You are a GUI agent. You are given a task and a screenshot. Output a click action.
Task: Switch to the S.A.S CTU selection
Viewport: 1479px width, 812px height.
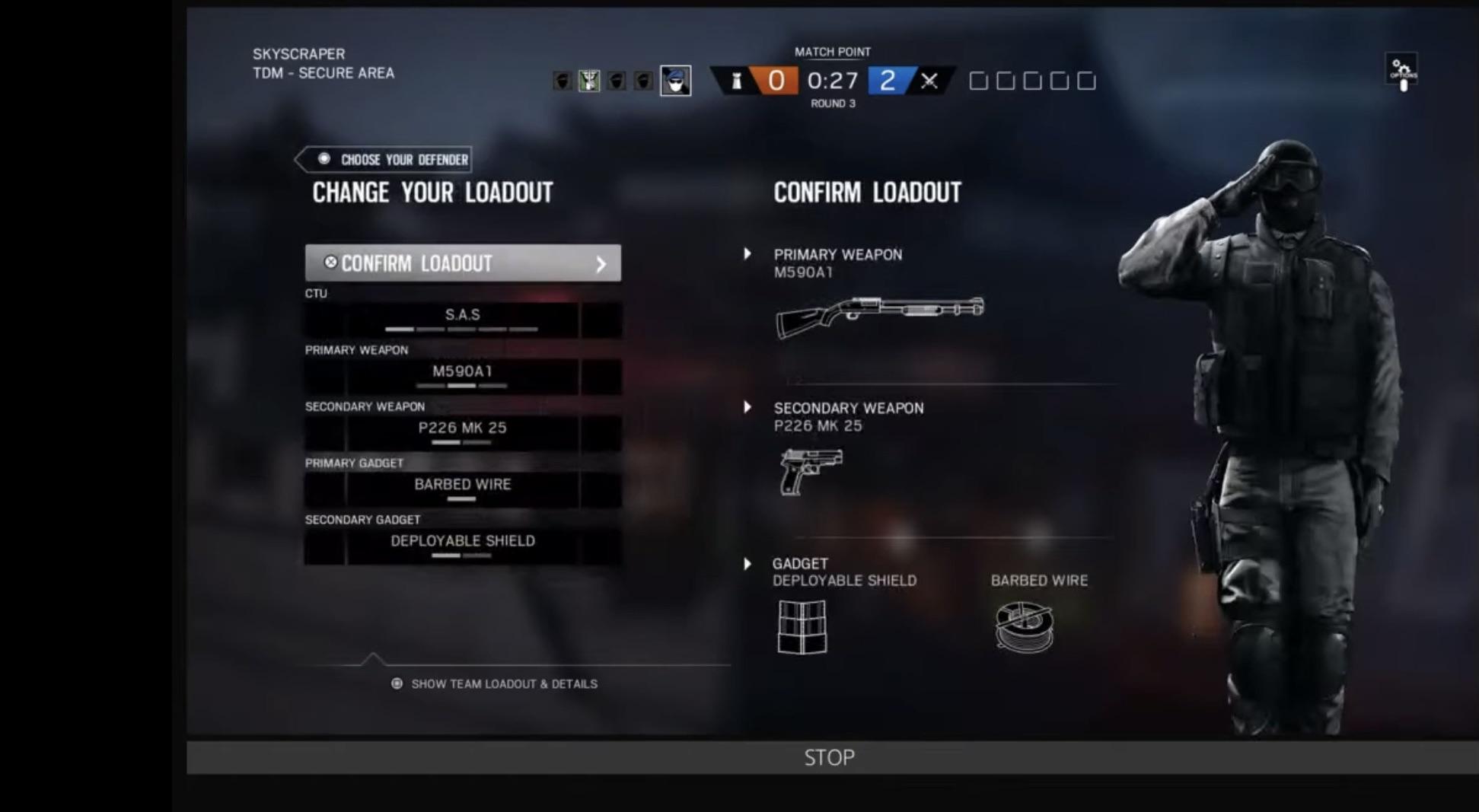tap(461, 314)
